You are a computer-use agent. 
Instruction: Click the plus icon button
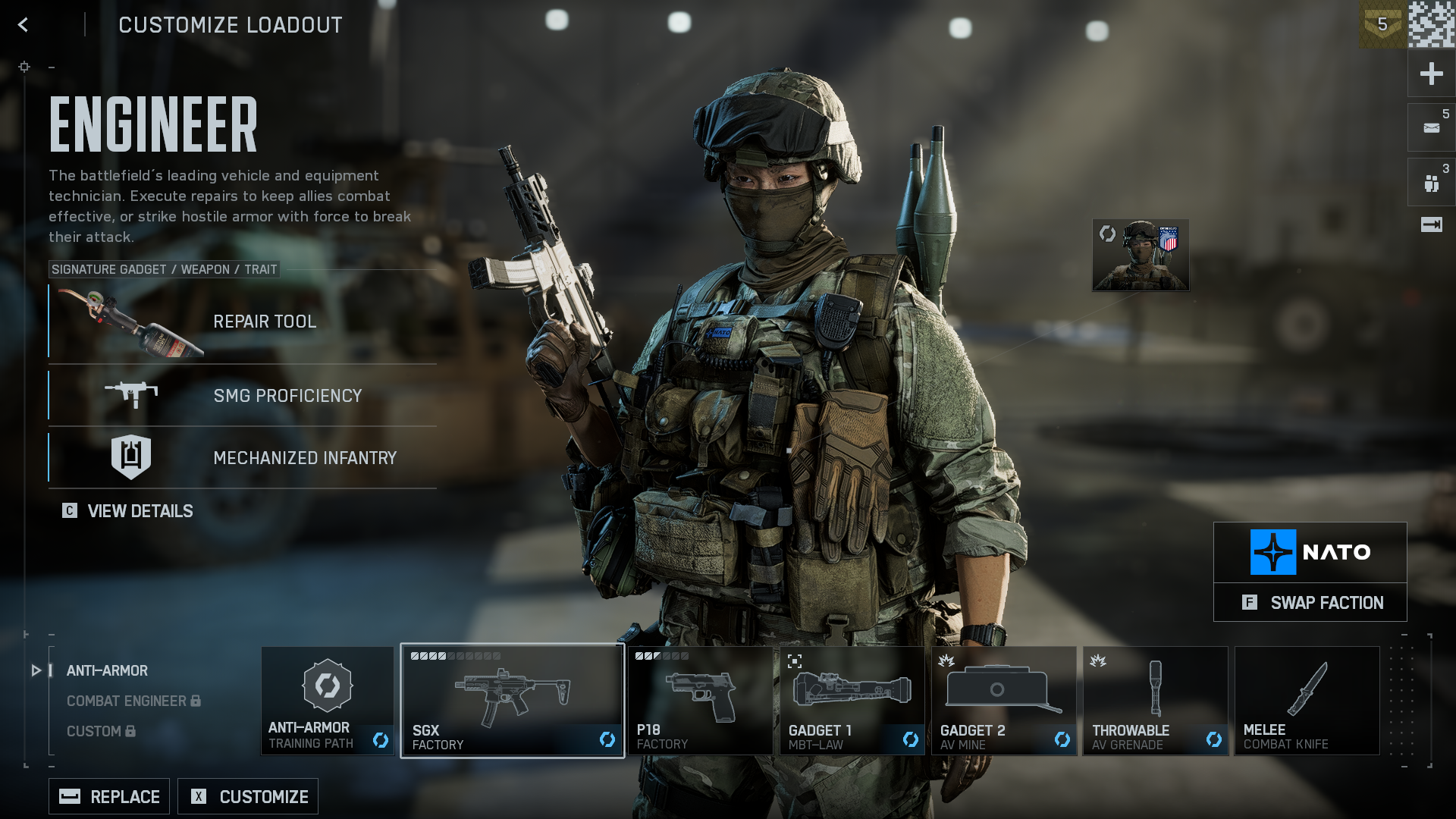click(x=1431, y=74)
